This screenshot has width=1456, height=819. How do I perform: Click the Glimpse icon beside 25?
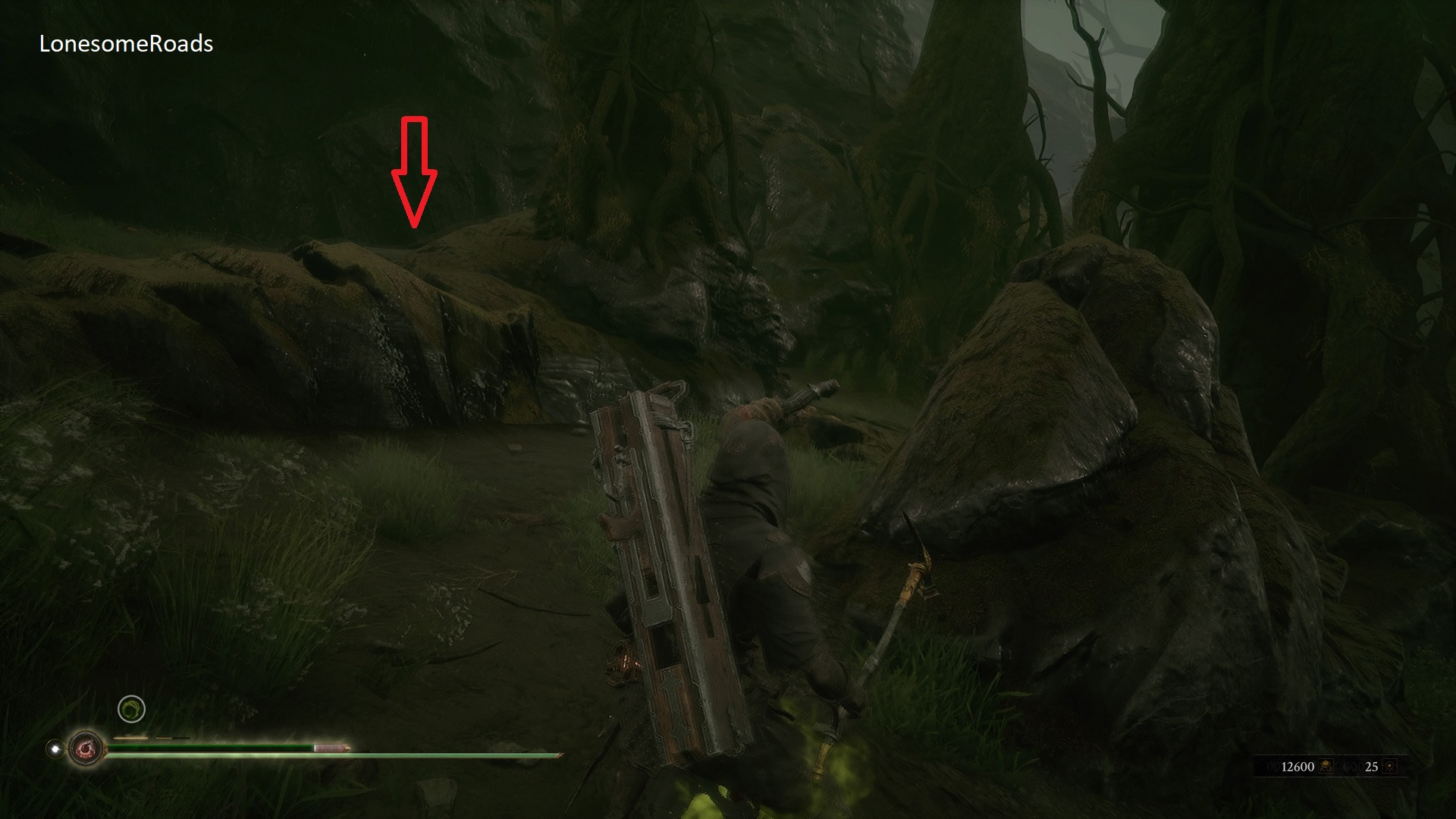point(1390,766)
